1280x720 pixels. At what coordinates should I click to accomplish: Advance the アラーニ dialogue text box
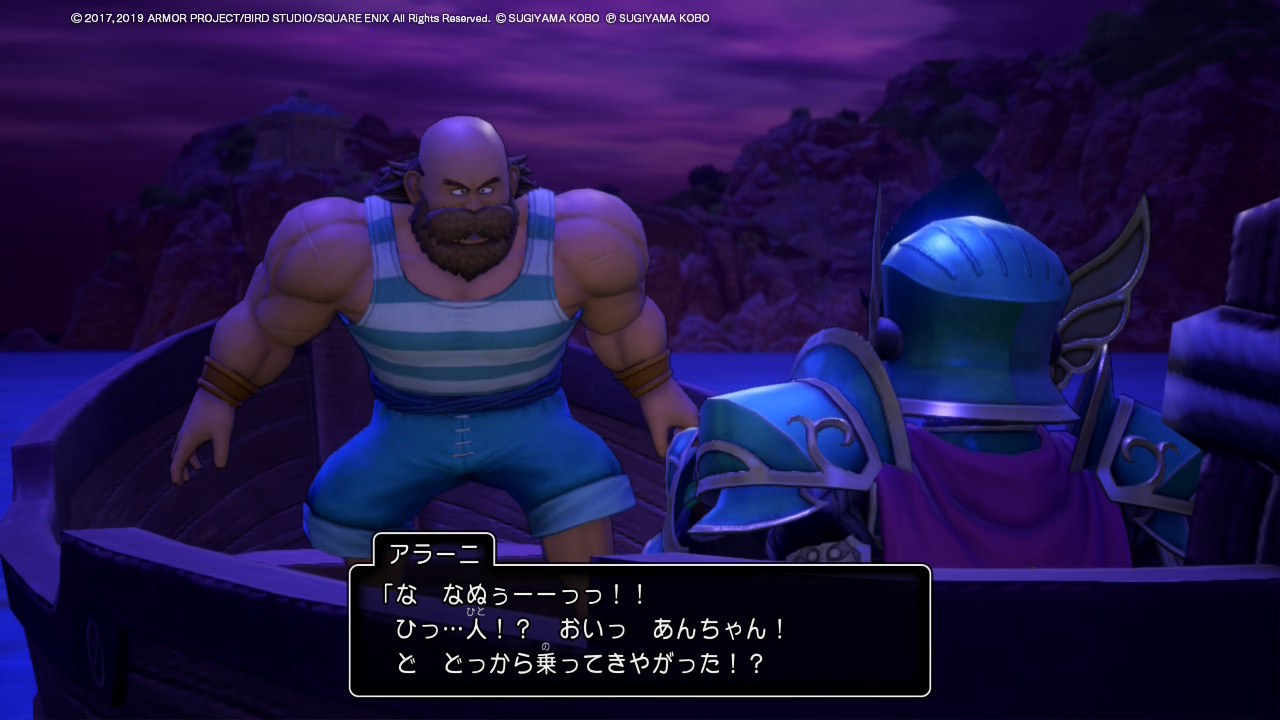tap(639, 630)
